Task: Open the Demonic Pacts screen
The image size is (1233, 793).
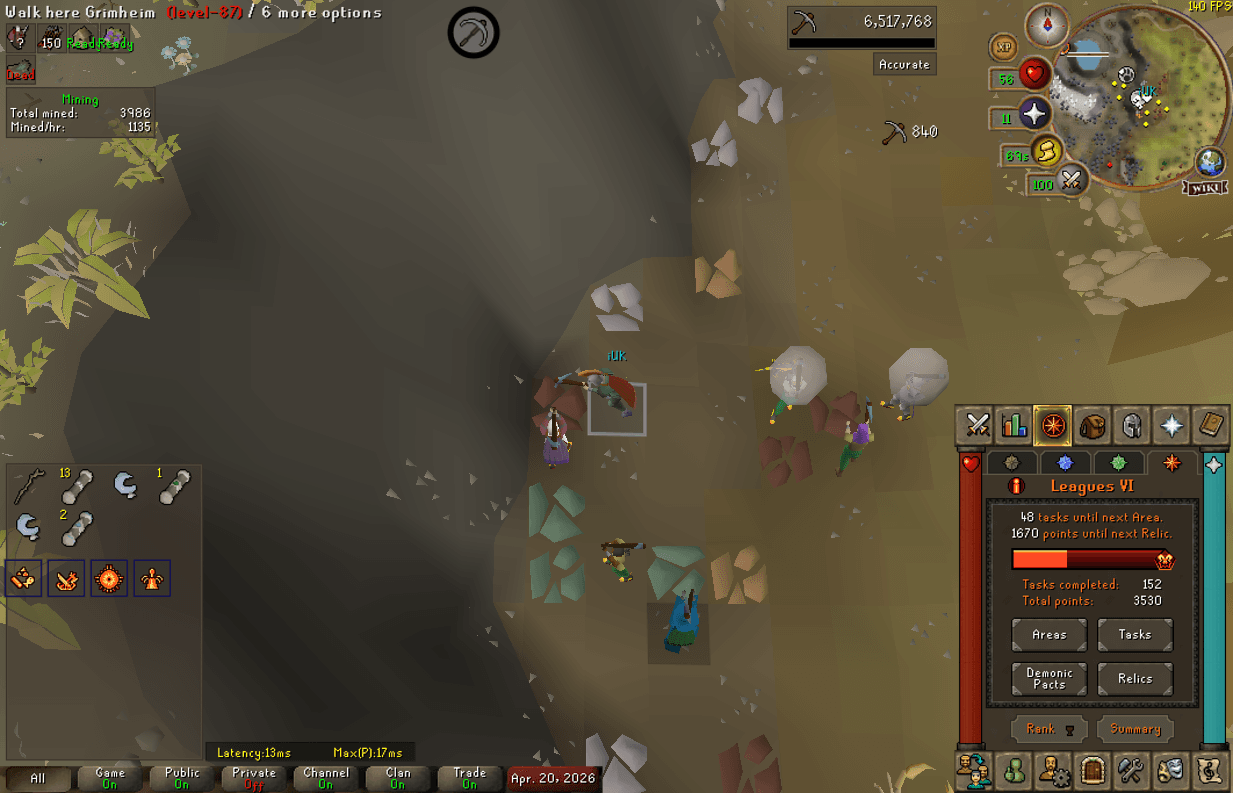Action: [x=1049, y=679]
